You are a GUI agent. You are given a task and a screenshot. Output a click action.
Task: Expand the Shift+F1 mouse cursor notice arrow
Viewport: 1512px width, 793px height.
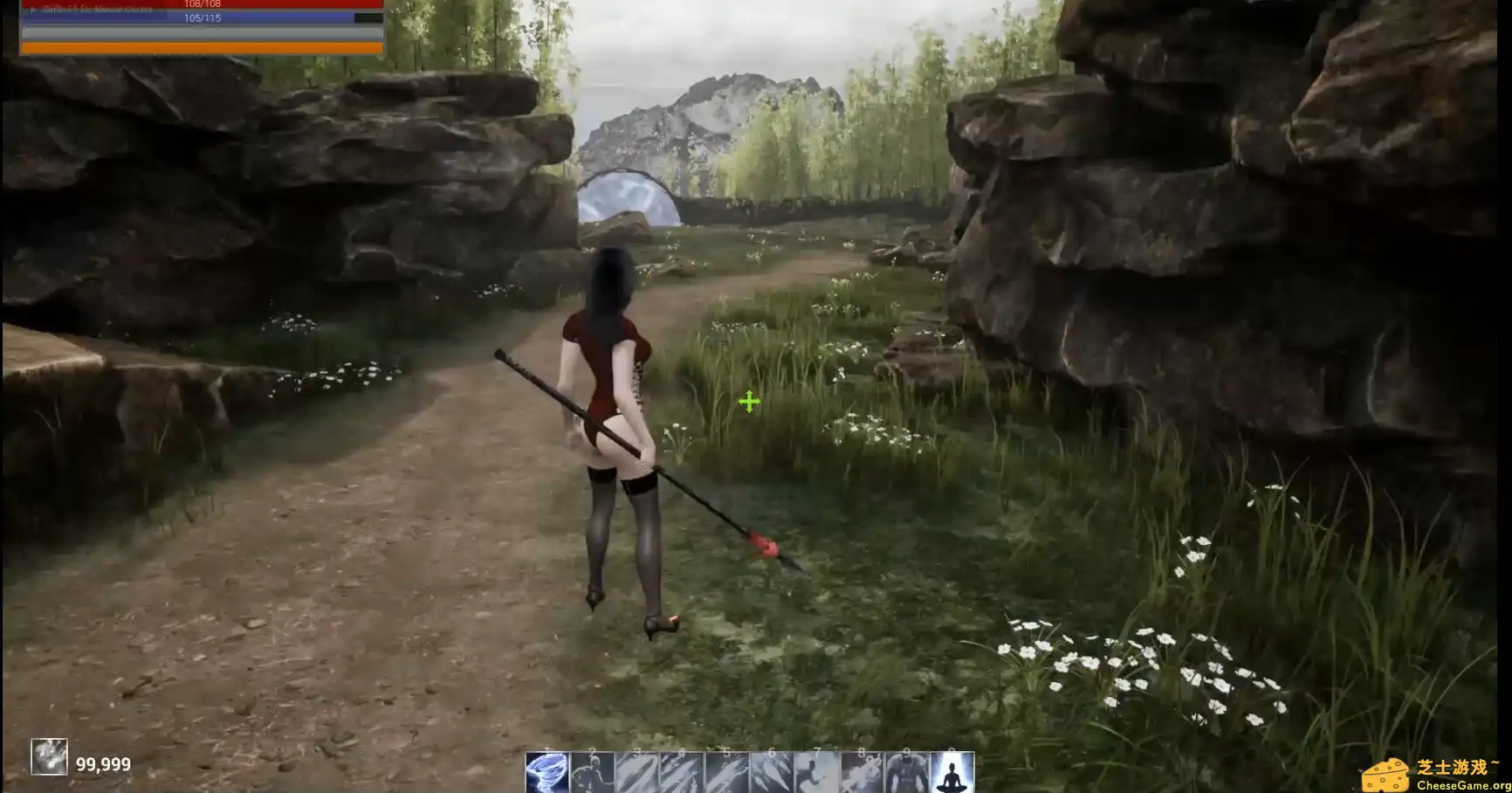(x=33, y=10)
